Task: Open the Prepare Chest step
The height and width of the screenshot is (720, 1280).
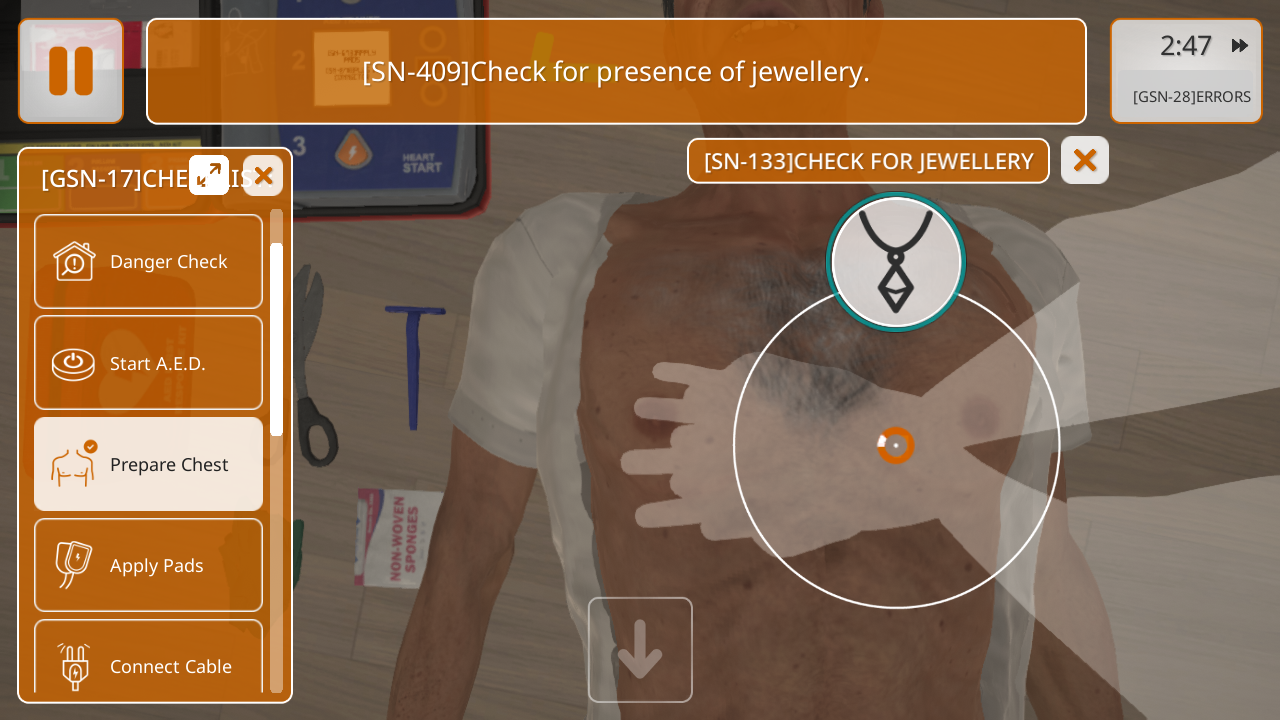Action: coord(148,464)
